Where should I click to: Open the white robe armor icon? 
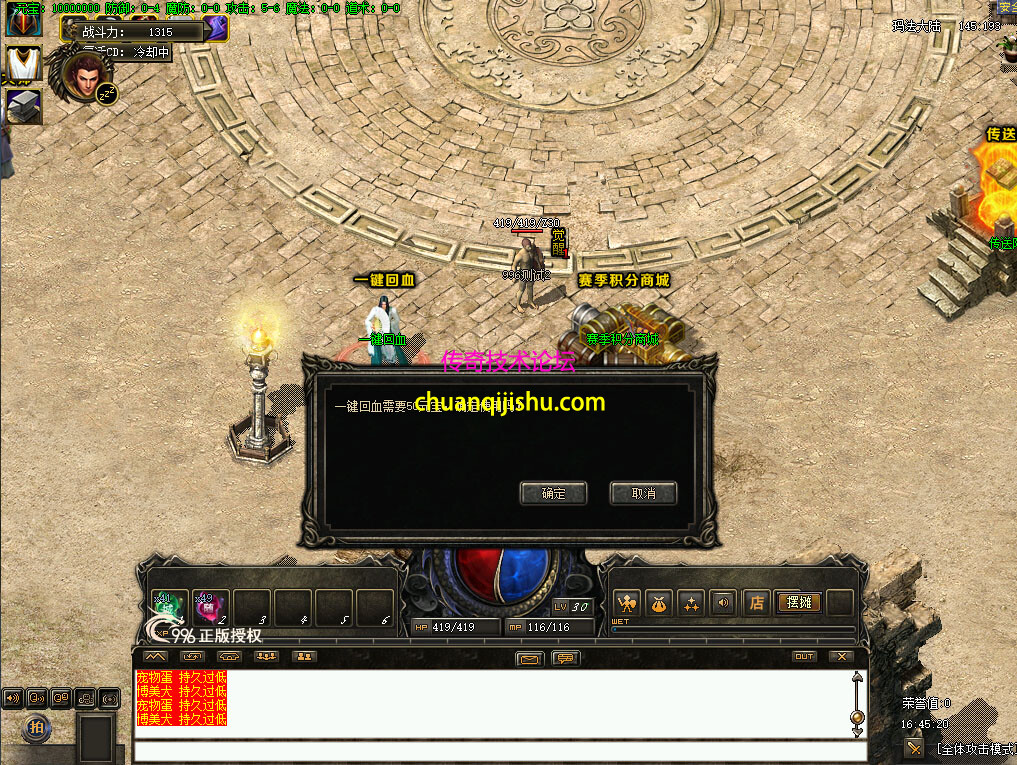click(x=23, y=65)
